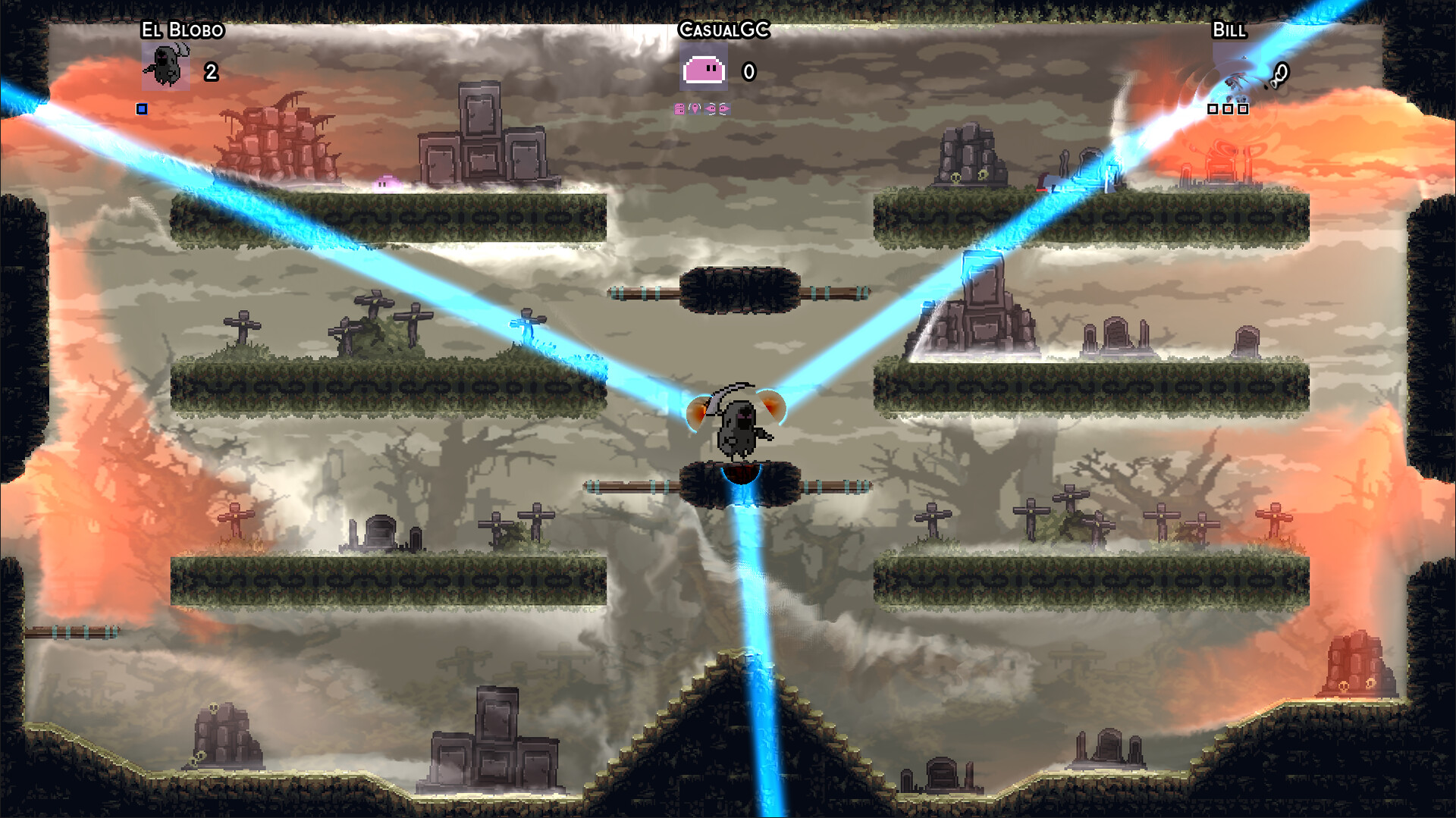
Task: Toggle the third square indicator under Bill
Action: [1244, 109]
